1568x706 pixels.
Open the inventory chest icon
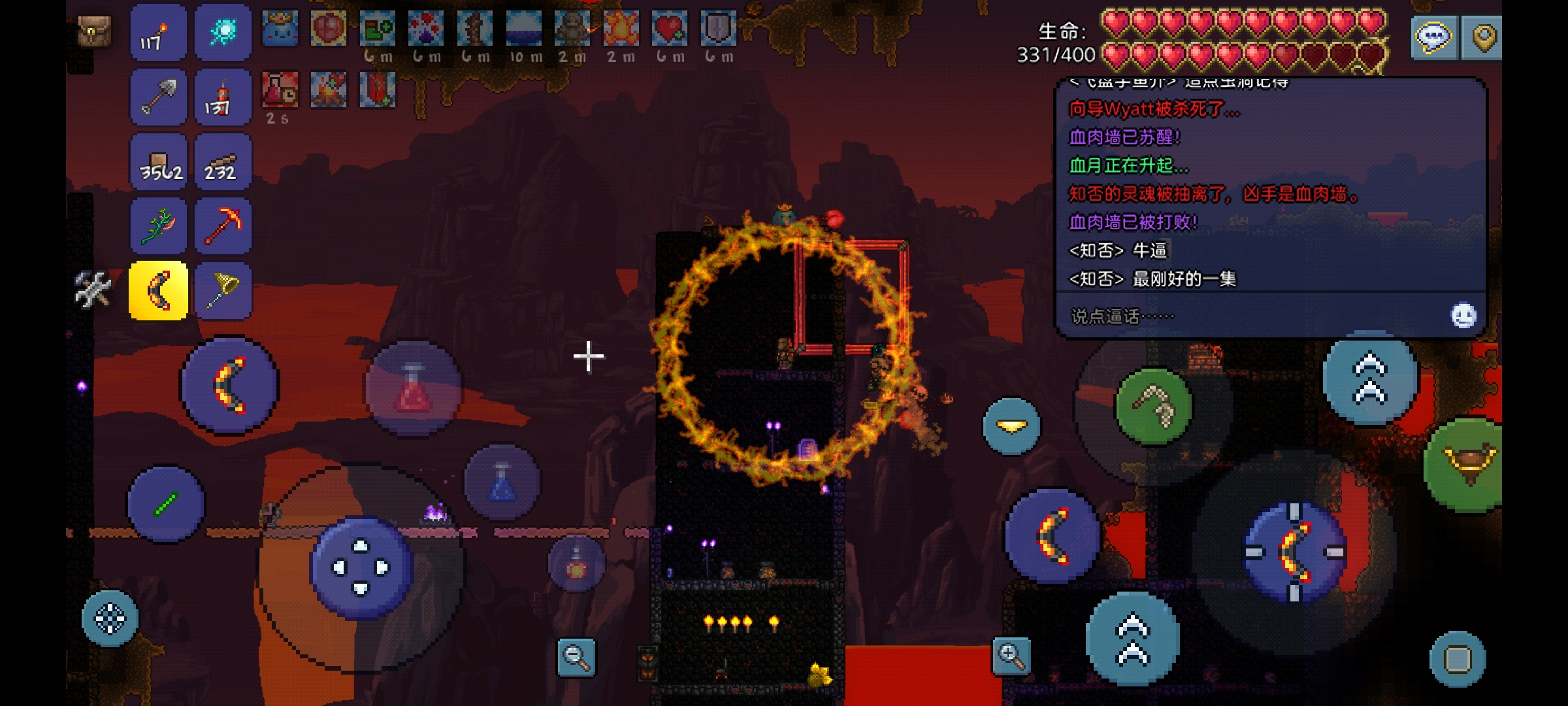[95, 31]
